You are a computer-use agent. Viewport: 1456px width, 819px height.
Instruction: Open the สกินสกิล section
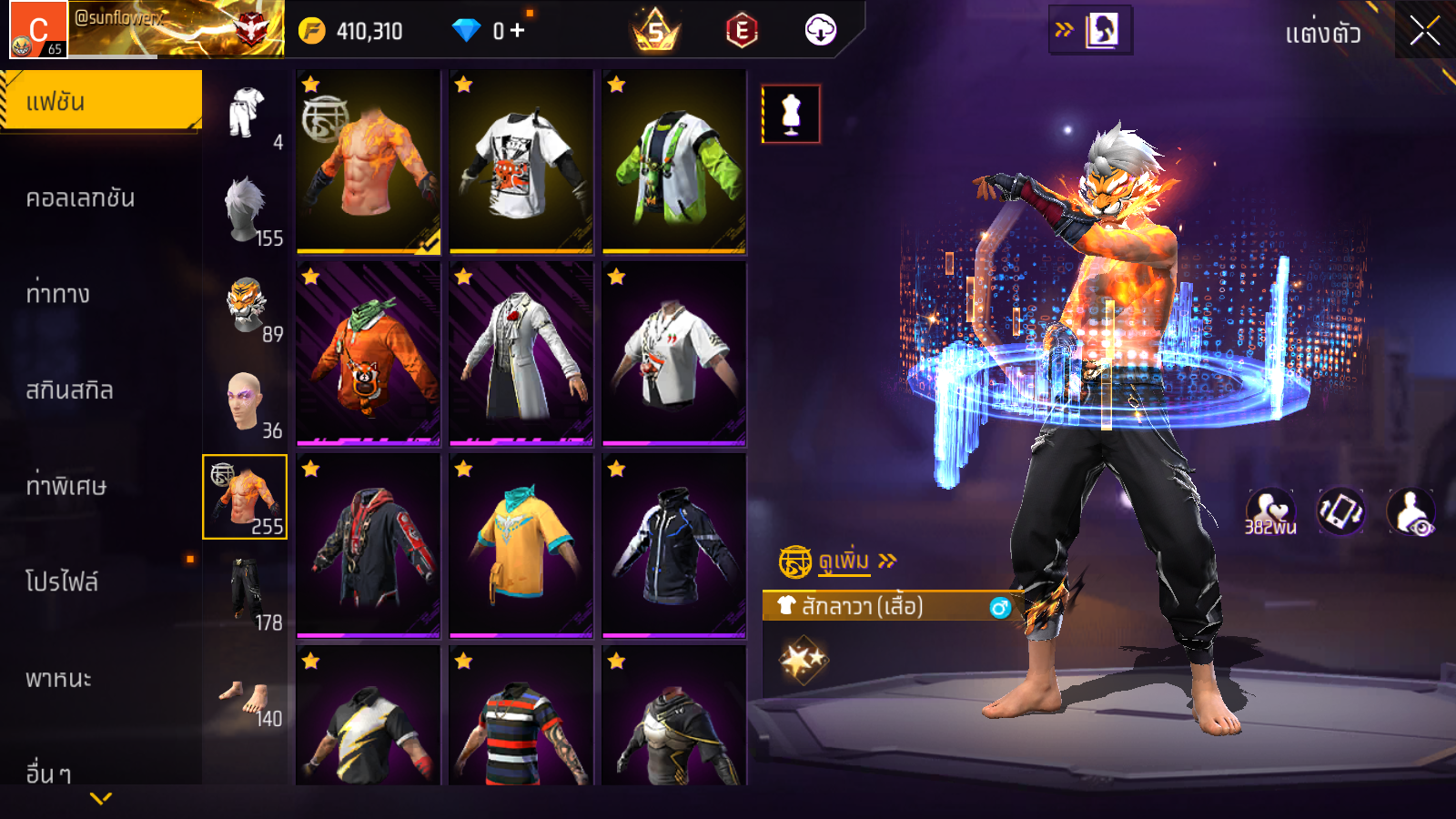pyautogui.click(x=69, y=390)
